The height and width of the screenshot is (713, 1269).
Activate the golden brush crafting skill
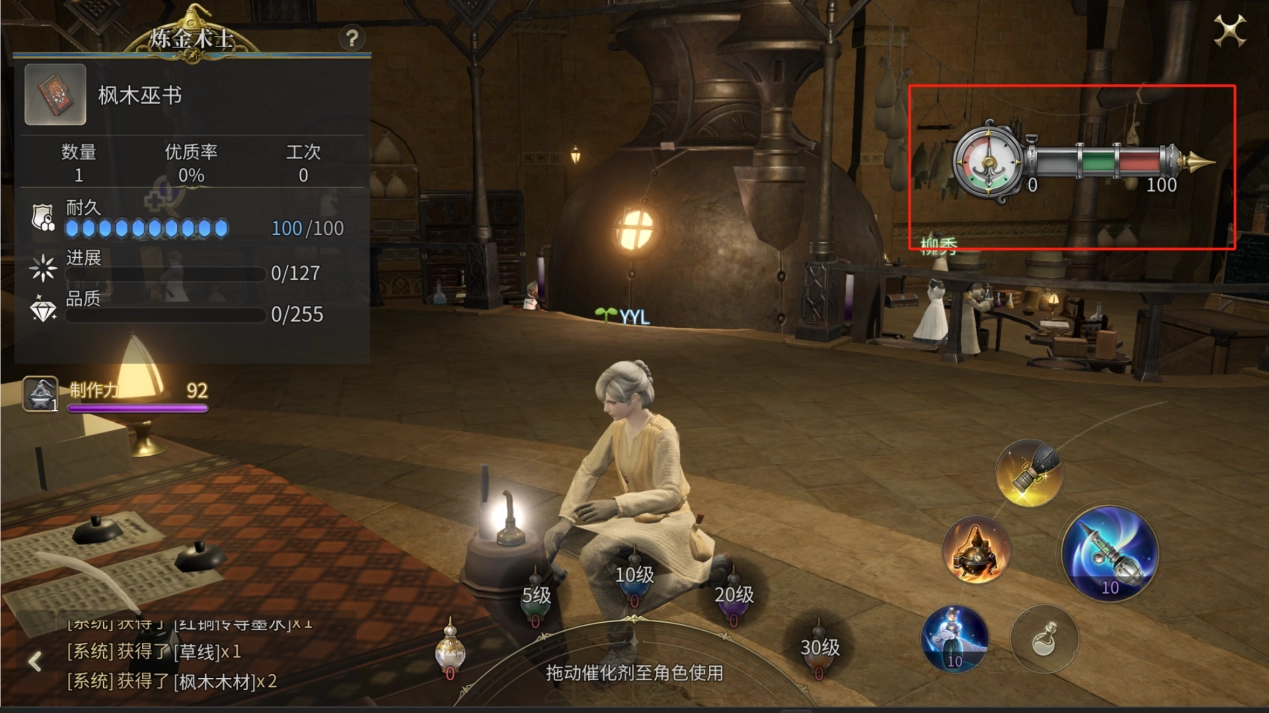coord(1029,473)
